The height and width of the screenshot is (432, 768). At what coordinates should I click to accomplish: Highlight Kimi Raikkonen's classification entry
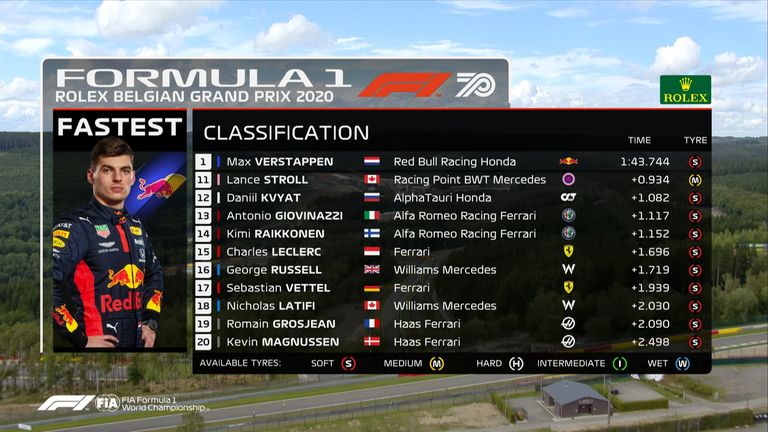pyautogui.click(x=450, y=234)
